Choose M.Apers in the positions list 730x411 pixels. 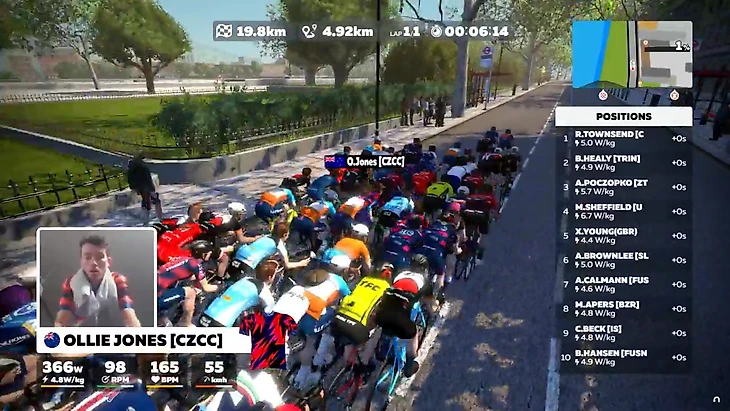pos(623,309)
